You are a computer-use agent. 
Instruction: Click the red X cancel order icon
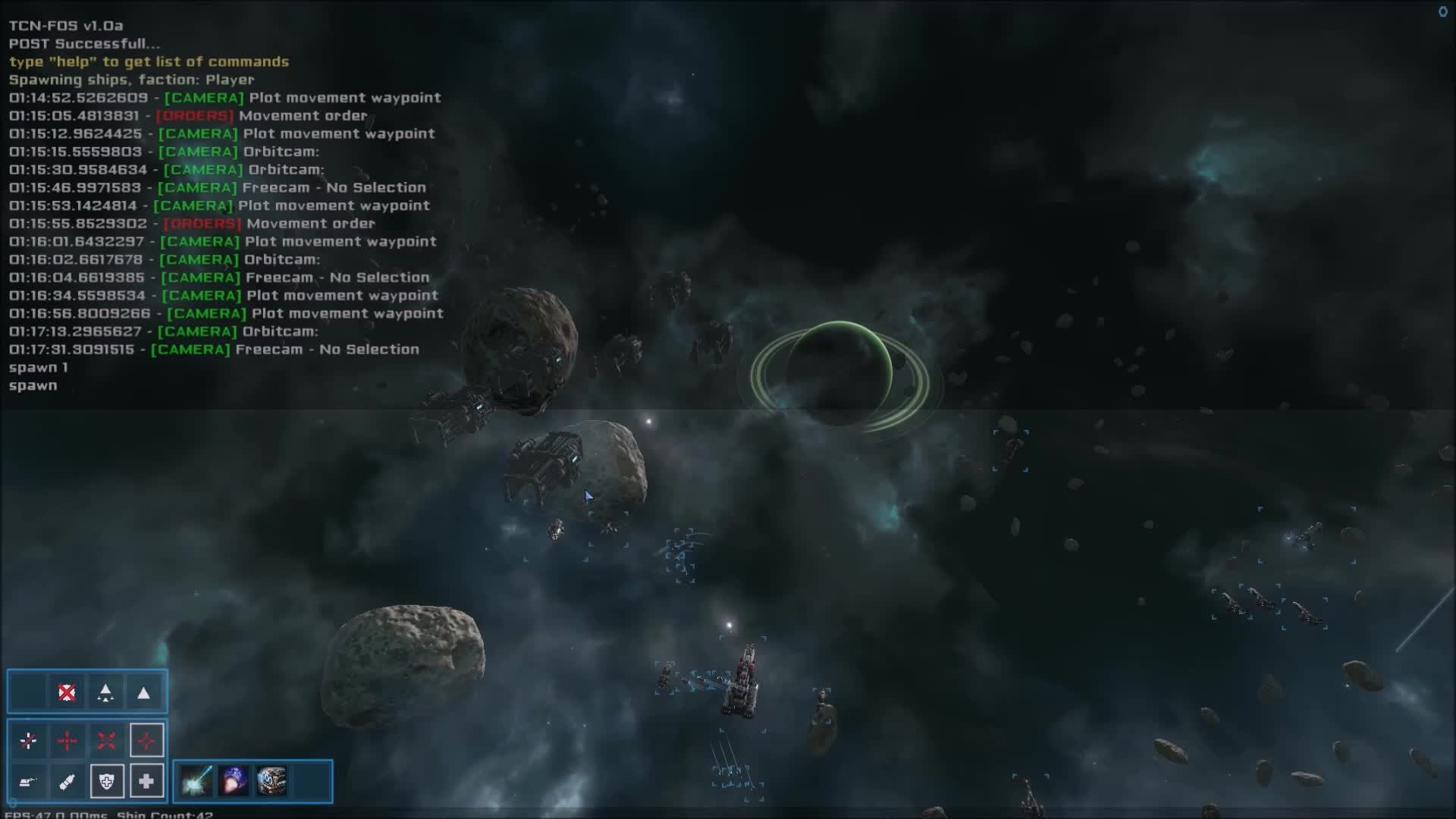coord(66,690)
